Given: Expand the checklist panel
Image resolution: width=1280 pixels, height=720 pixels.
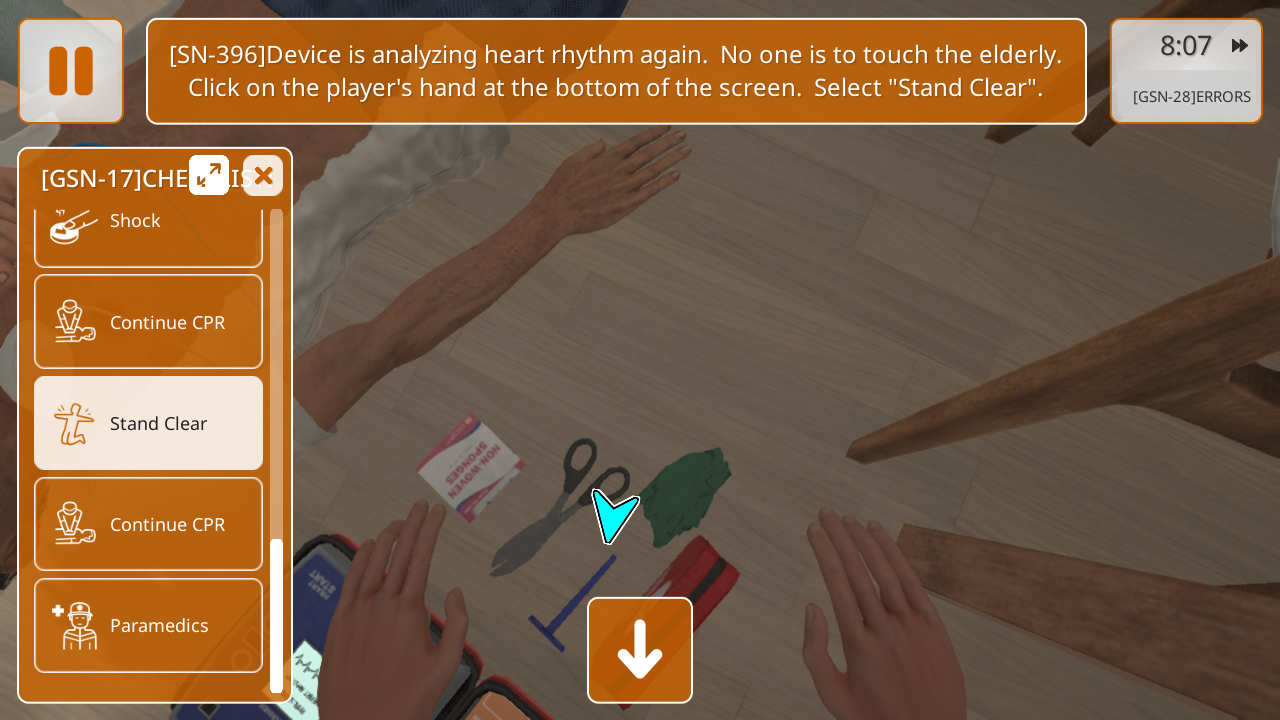Looking at the screenshot, I should (x=209, y=175).
